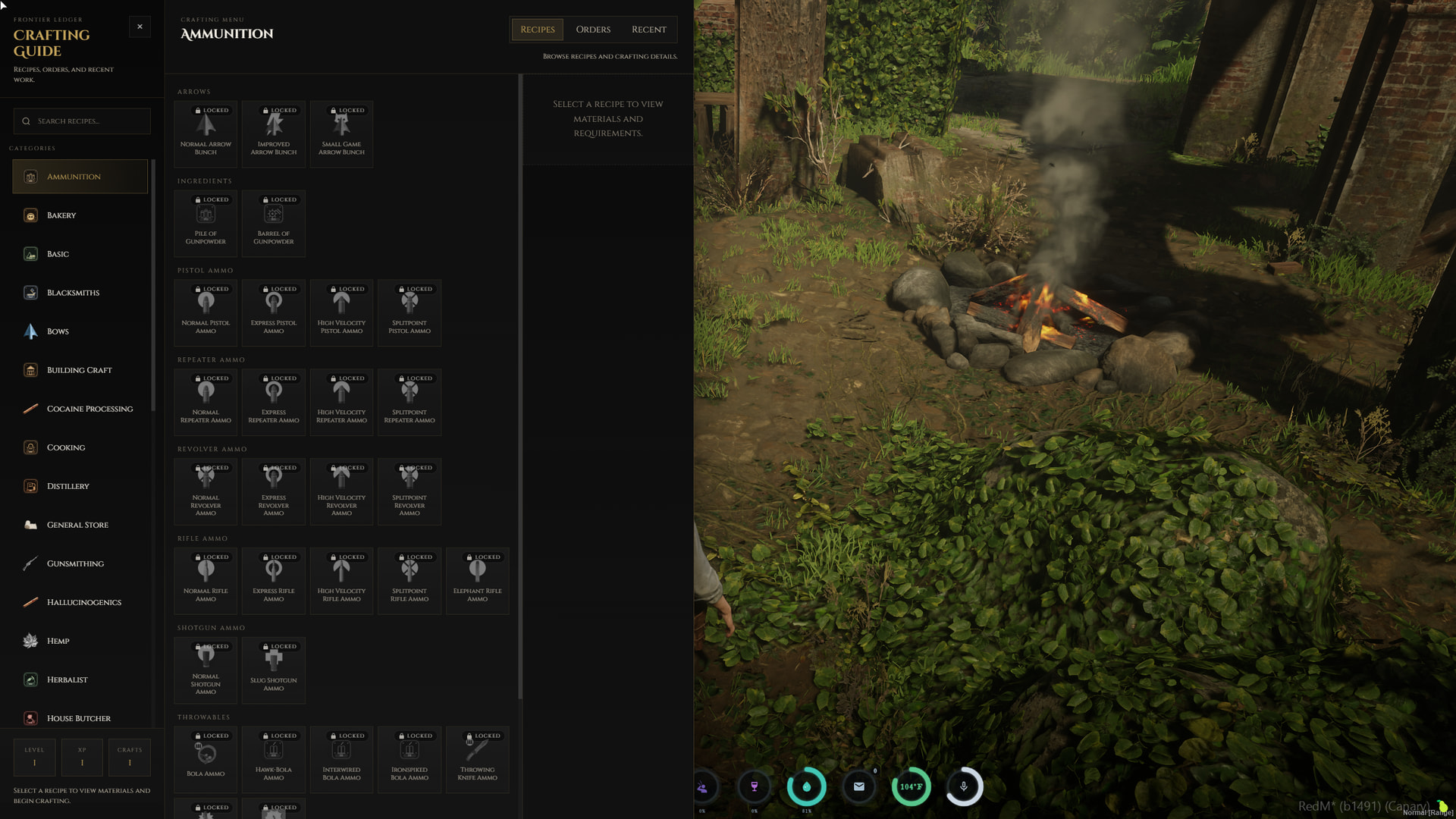Select the Recipes tab
1456x819 pixels.
(537, 30)
